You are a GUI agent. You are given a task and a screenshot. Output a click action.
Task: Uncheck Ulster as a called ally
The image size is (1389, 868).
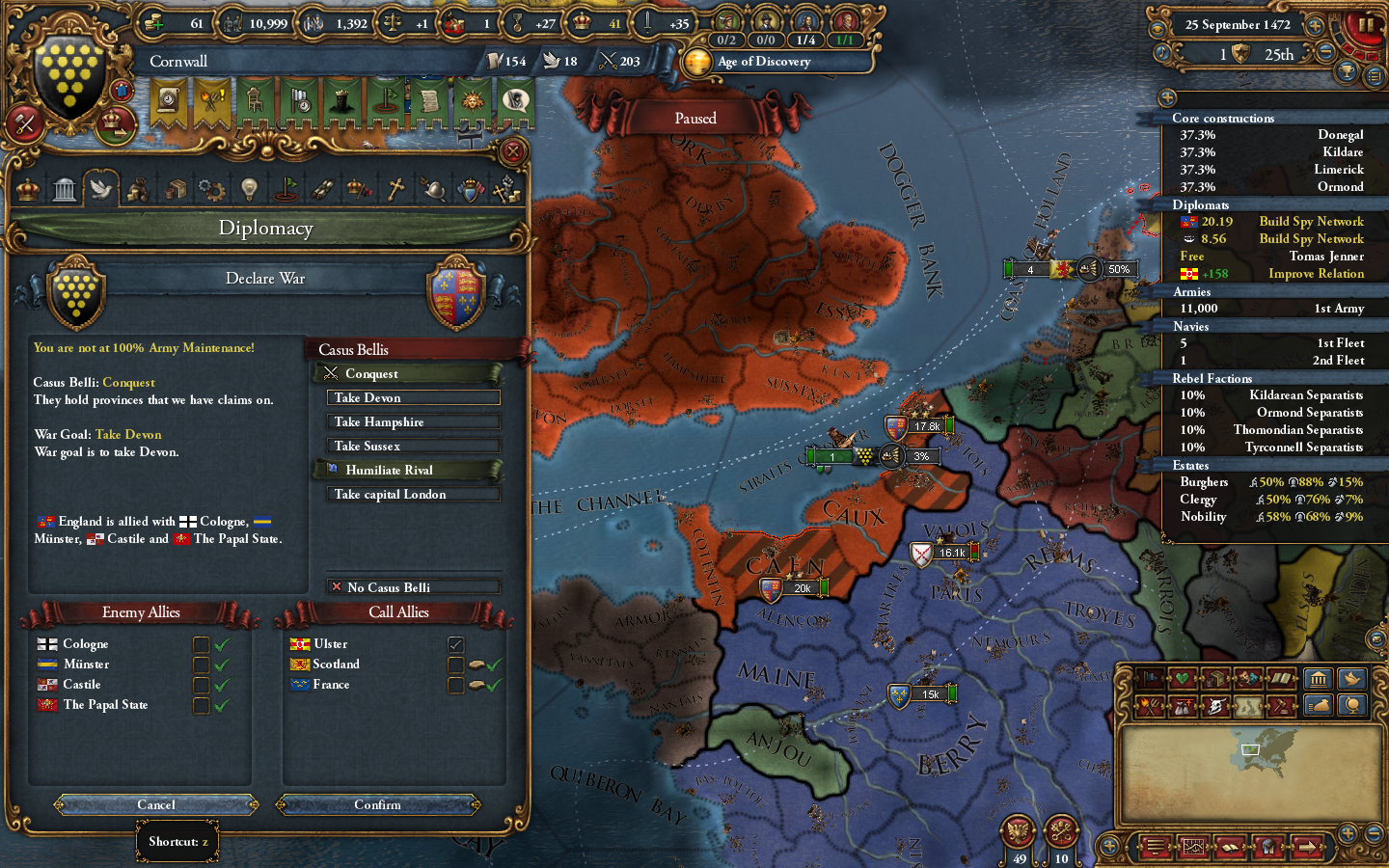(x=454, y=644)
